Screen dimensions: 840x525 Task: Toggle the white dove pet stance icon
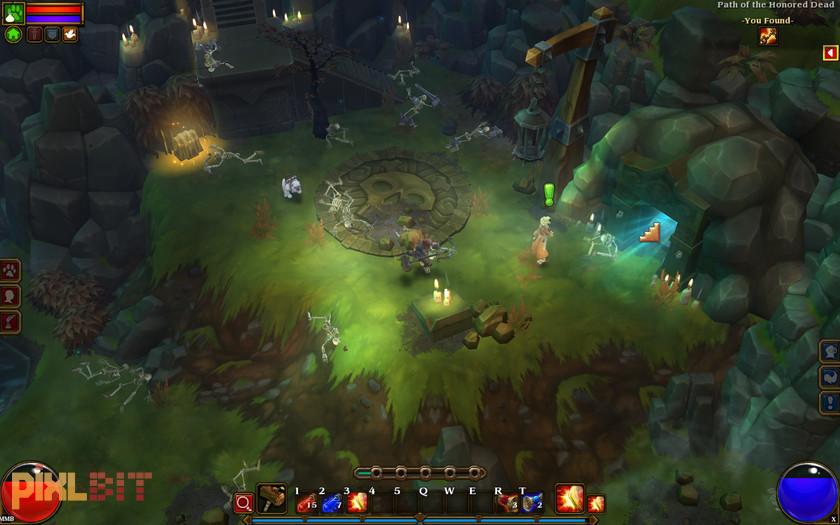(x=70, y=34)
